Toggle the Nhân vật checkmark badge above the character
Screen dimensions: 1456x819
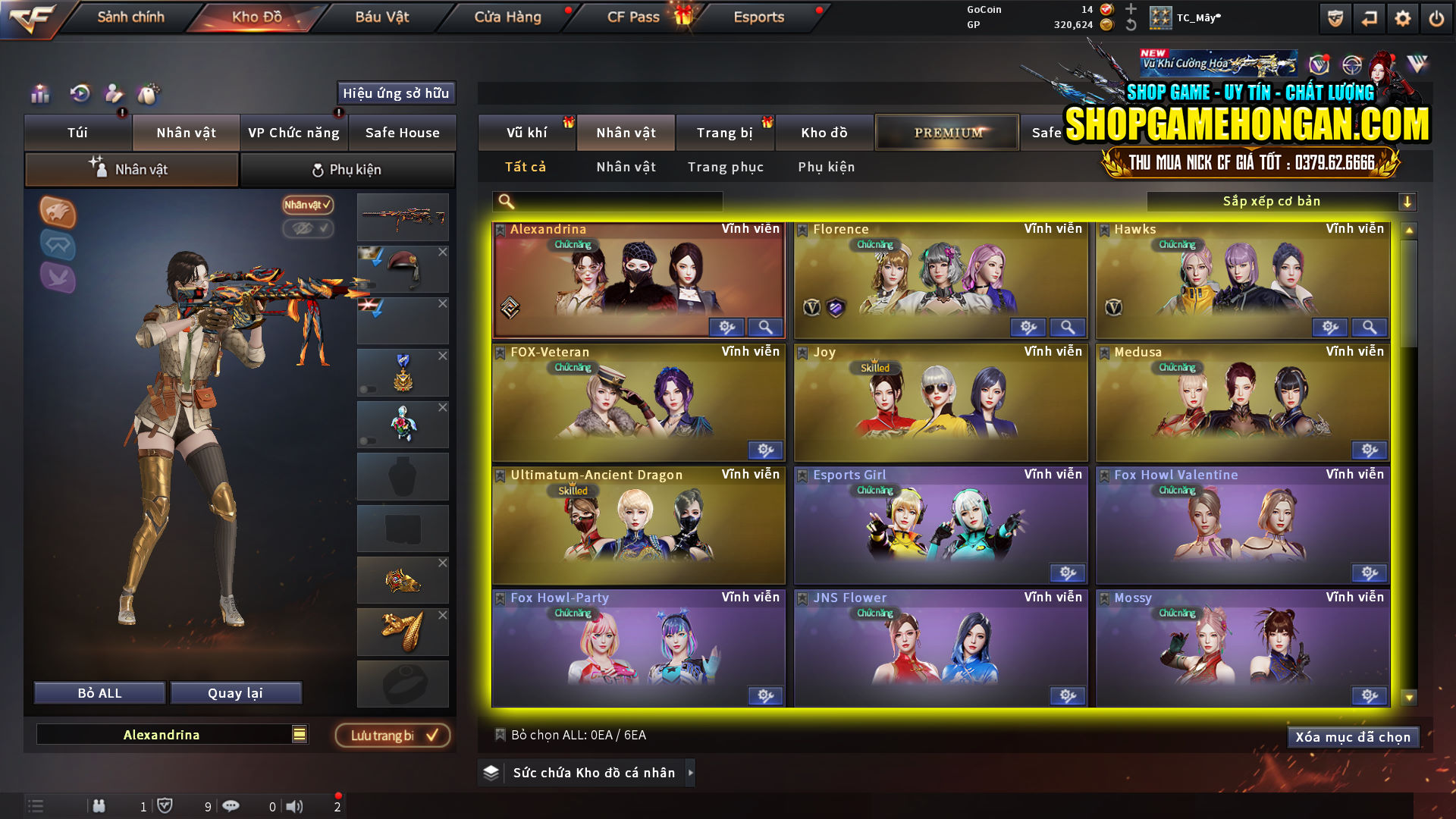coord(306,206)
